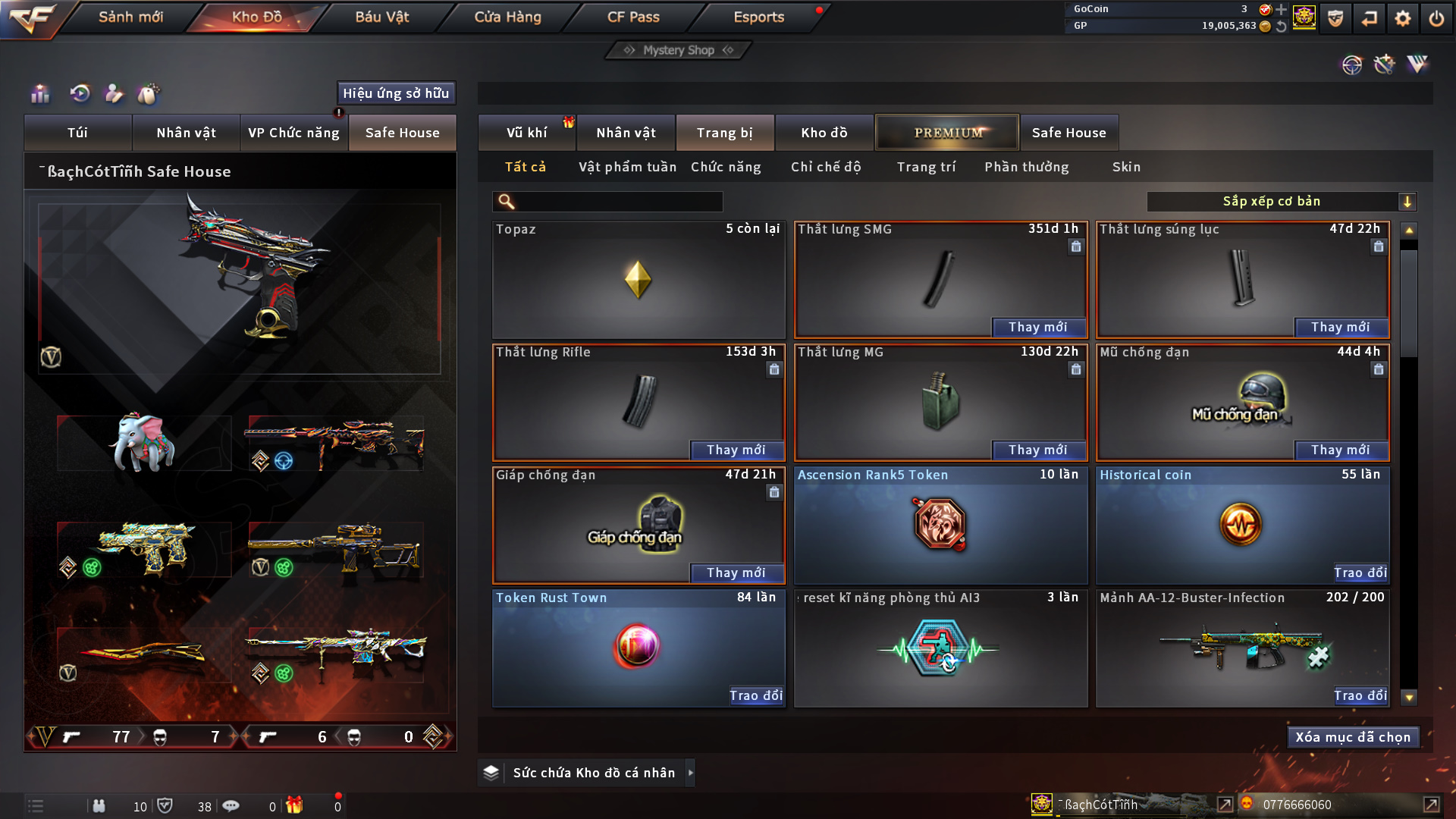Click Xóa mục đã chọn button

click(1353, 737)
